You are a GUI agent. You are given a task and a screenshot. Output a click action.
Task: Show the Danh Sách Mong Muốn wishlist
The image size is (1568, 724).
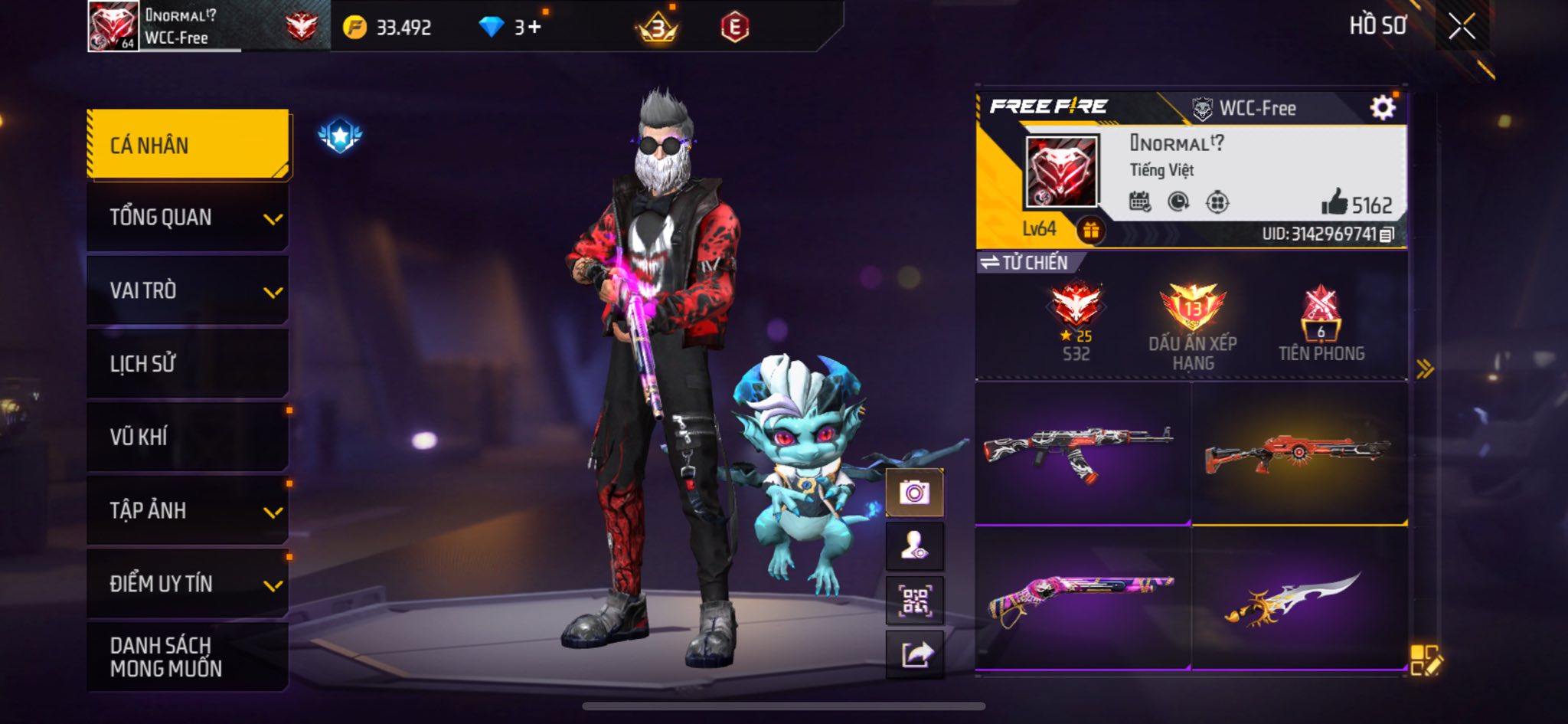188,657
